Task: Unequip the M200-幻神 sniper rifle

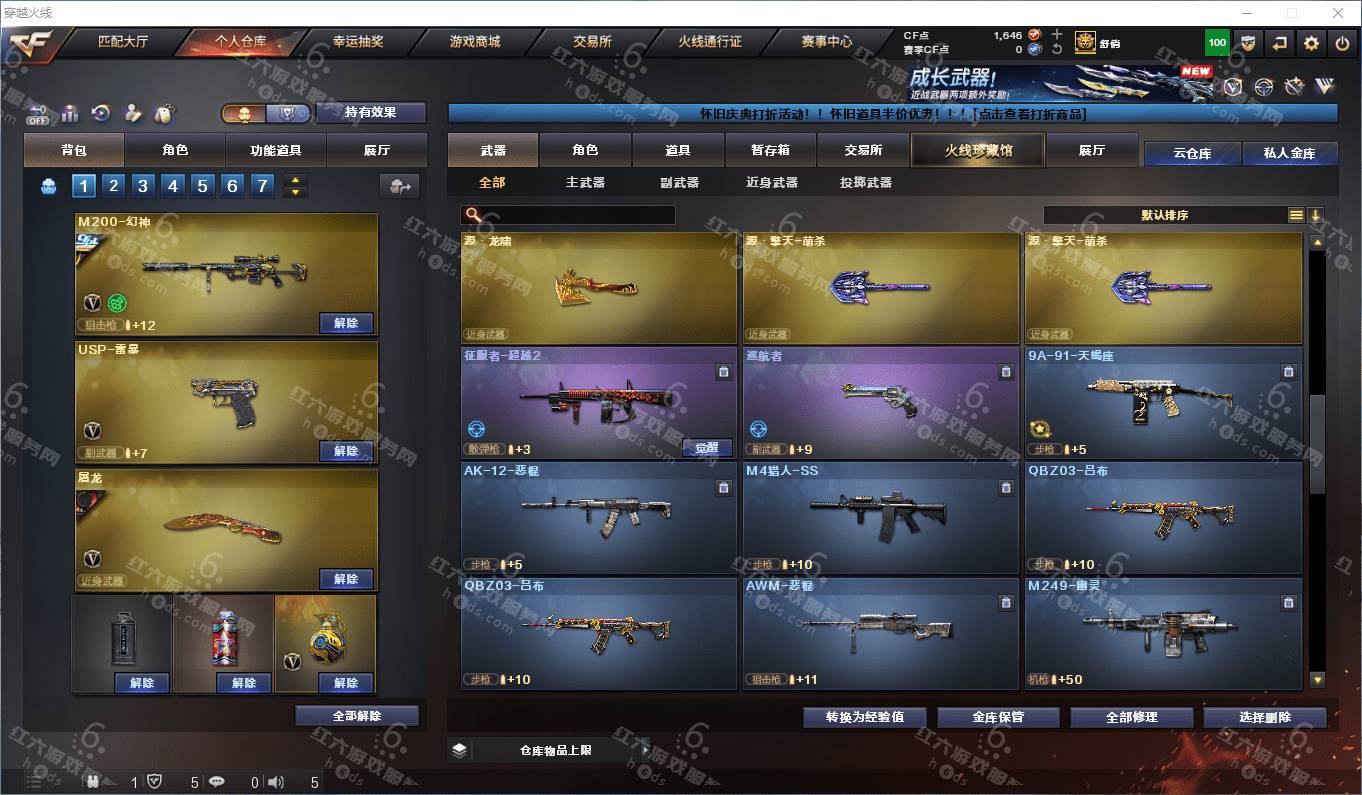Action: [346, 323]
